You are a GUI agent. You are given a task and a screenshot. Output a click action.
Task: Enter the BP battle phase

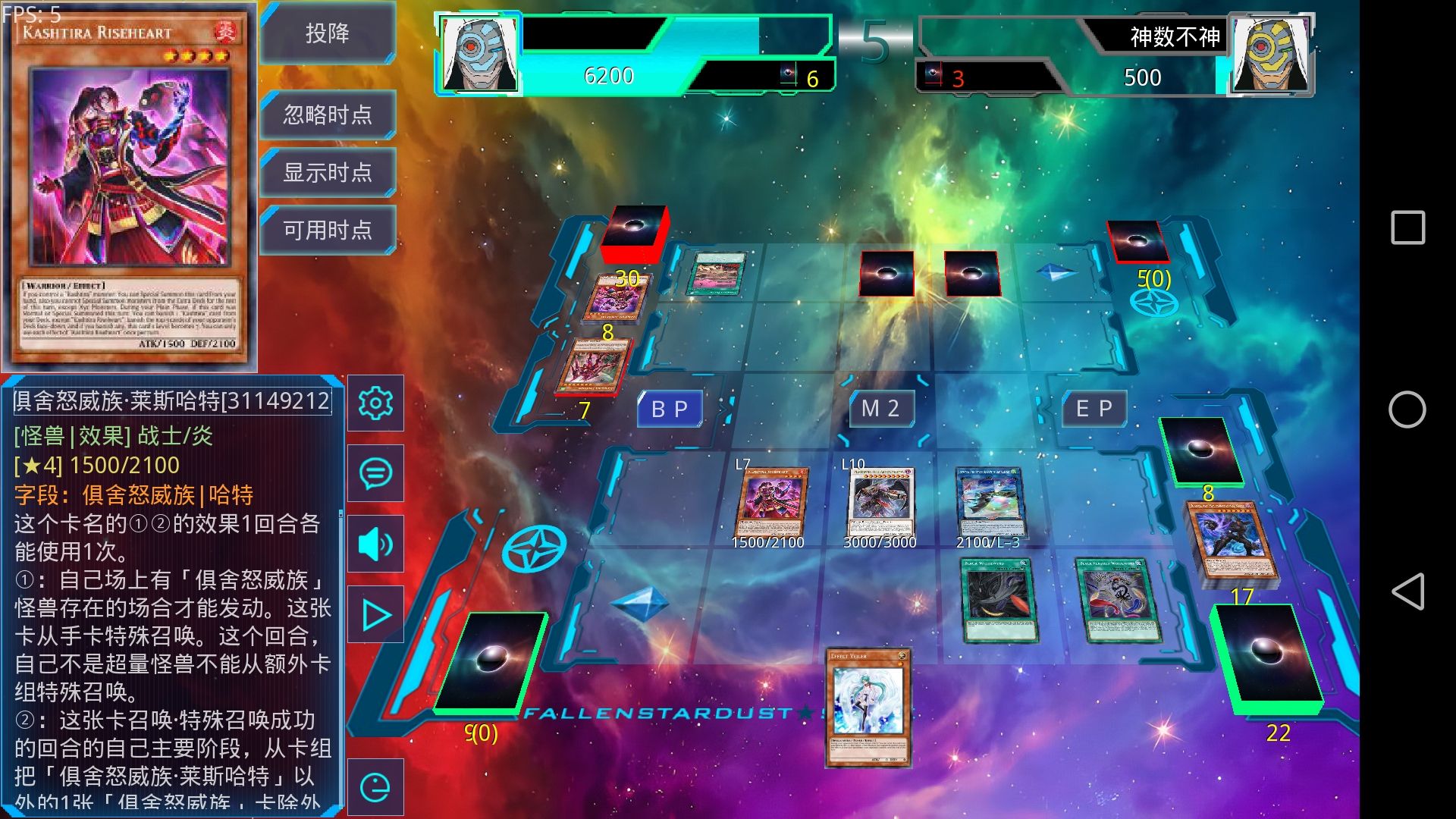(670, 409)
